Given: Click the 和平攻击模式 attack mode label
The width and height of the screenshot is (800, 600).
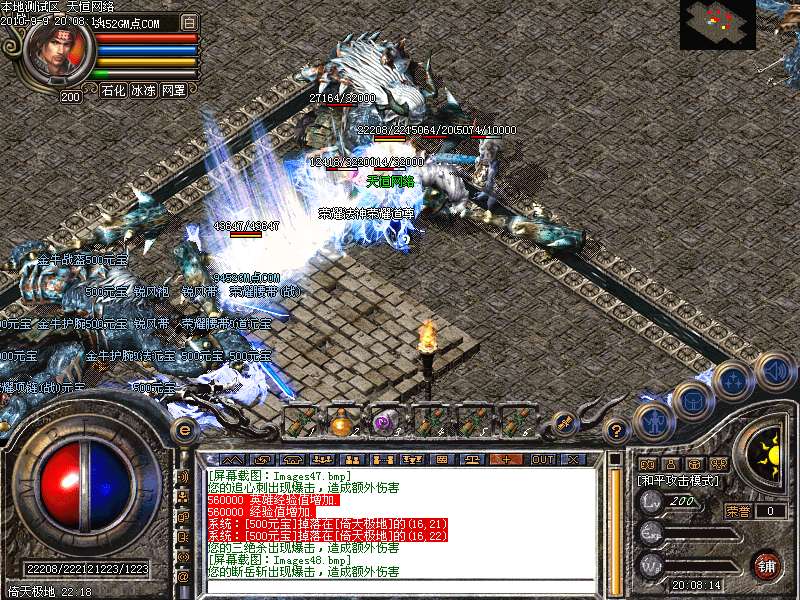Looking at the screenshot, I should coord(677,481).
